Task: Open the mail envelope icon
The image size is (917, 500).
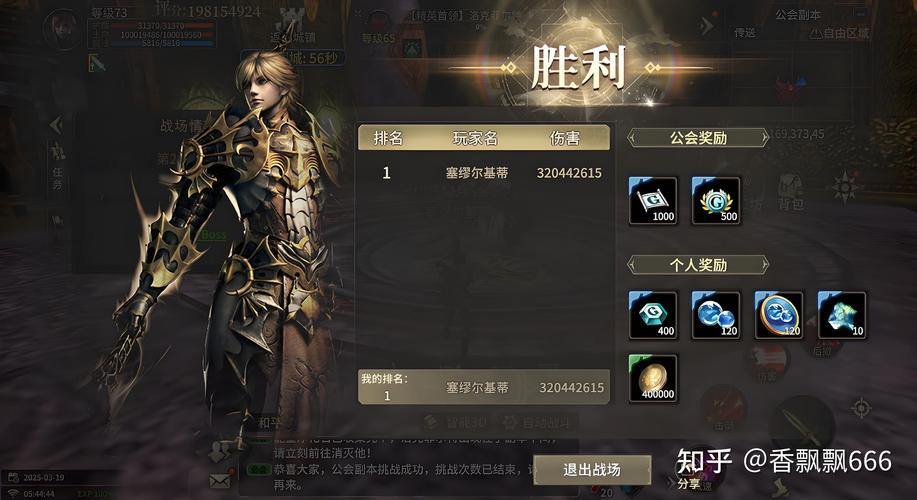Action: [x=220, y=480]
